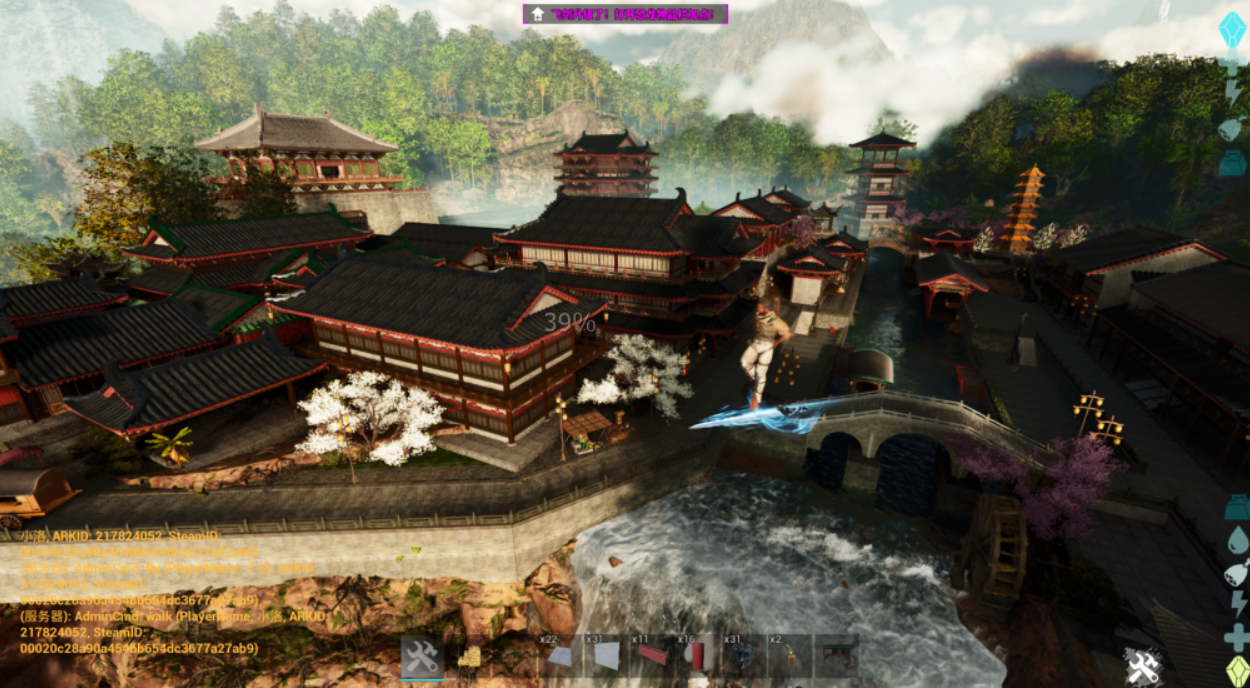Select the white panel stack of 31
Screen dimensions: 1250x688
(606, 656)
